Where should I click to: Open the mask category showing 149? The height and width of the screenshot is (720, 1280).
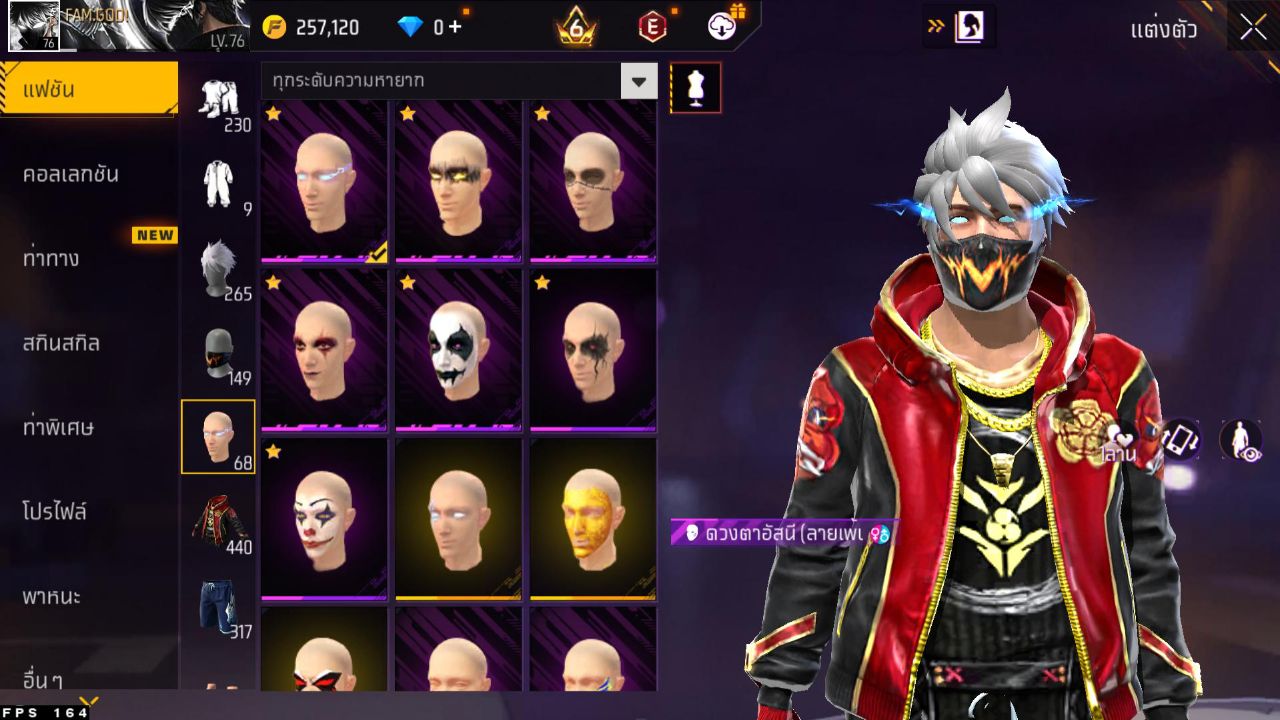tap(219, 354)
